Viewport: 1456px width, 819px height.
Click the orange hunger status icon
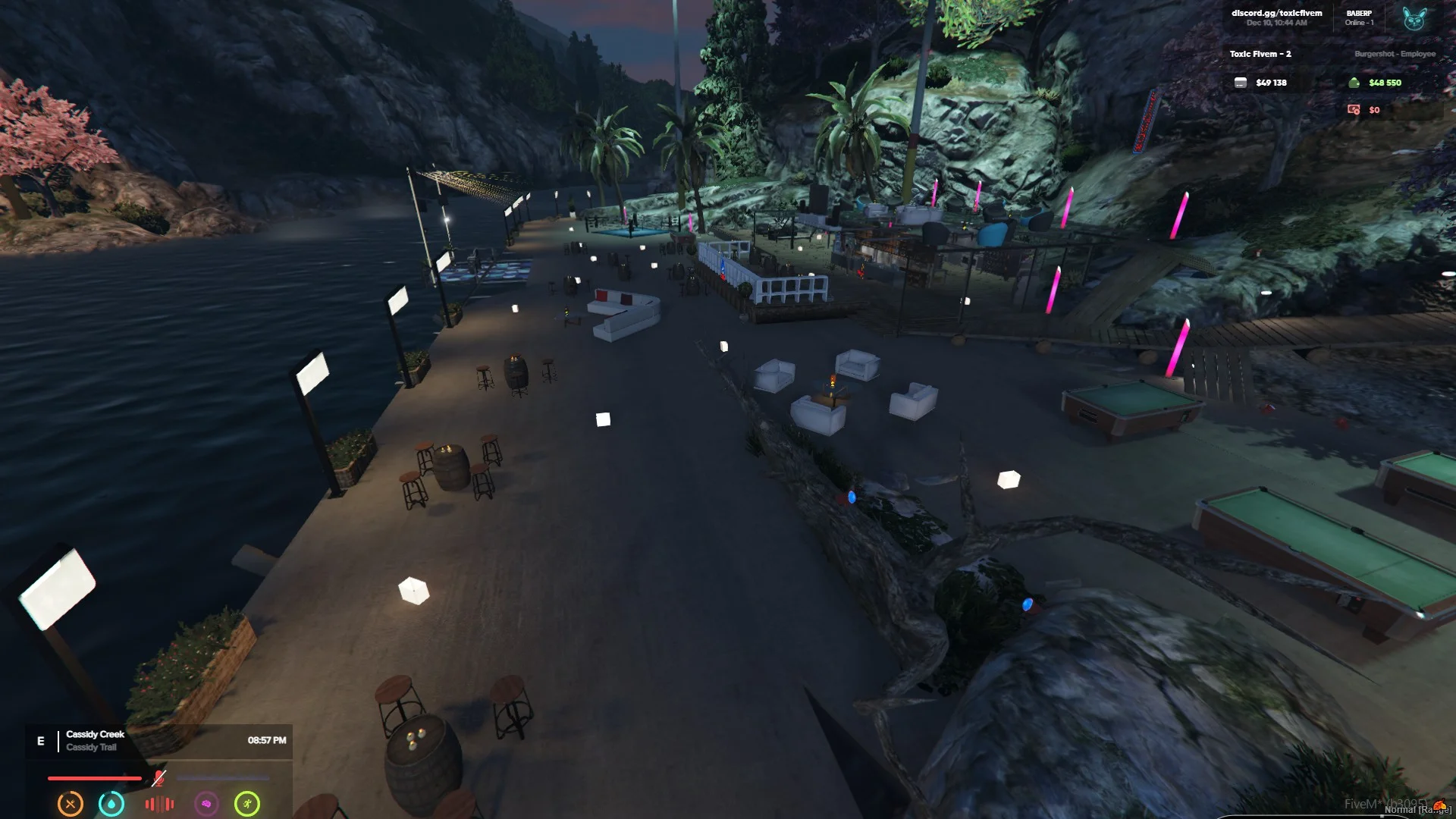pos(71,804)
